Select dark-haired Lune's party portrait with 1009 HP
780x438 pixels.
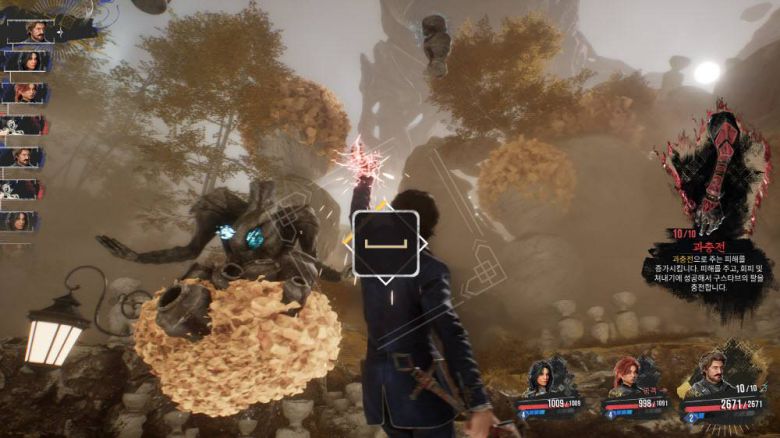[543, 380]
